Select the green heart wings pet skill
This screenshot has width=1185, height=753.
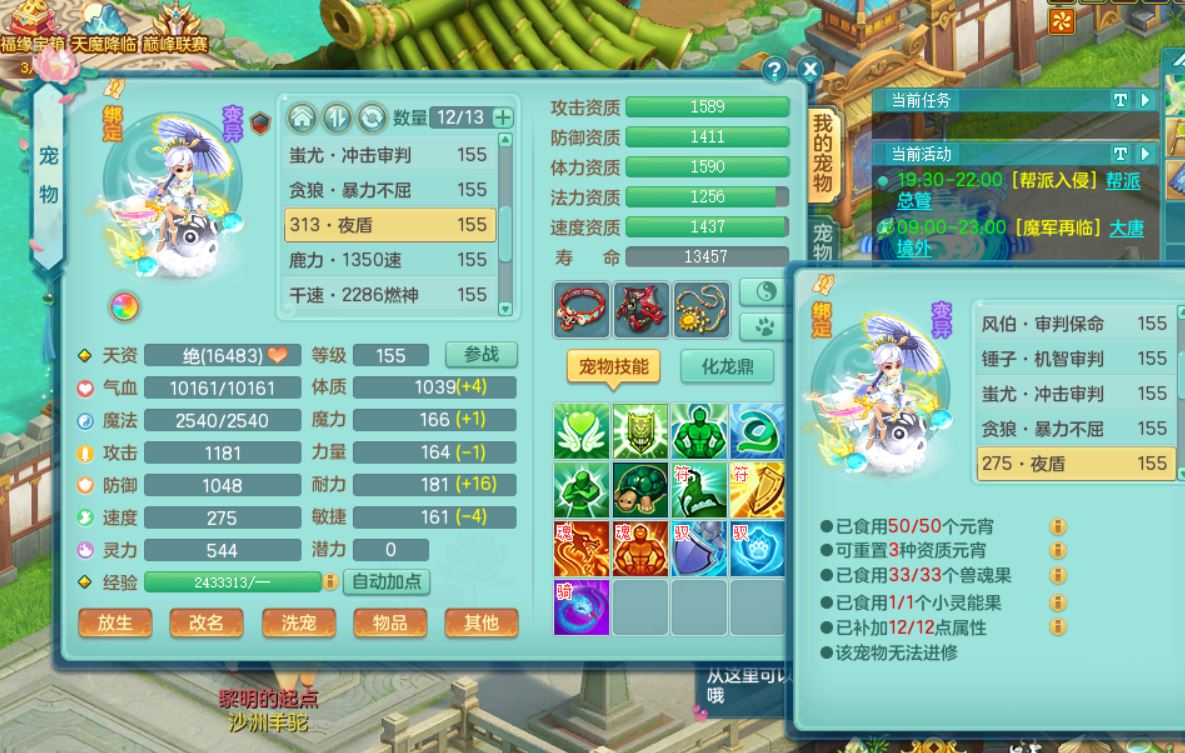(581, 431)
